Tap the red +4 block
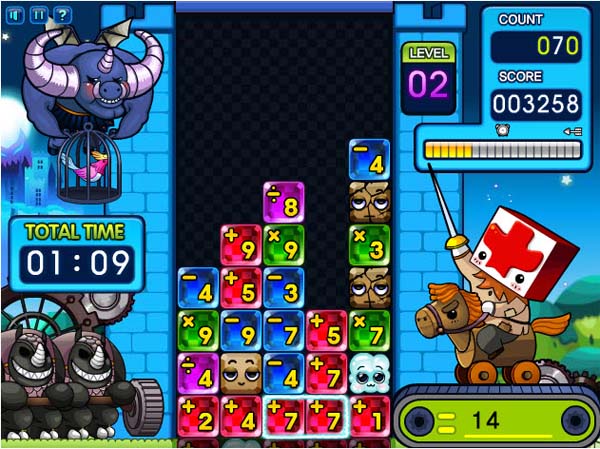 (x=241, y=415)
